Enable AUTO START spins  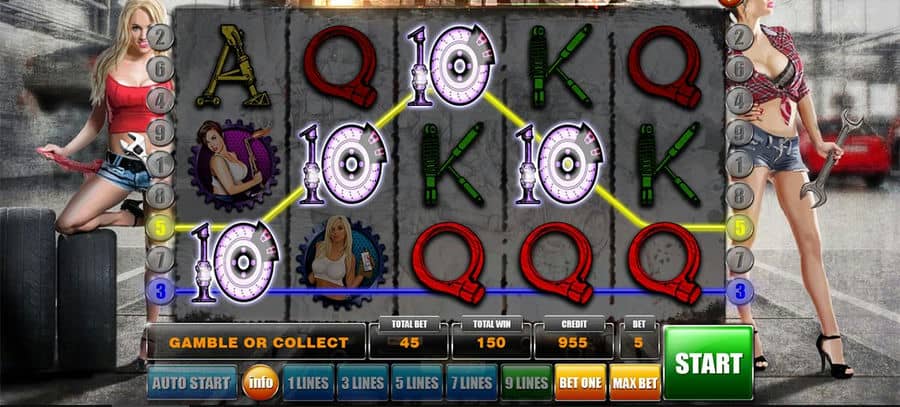coord(192,383)
